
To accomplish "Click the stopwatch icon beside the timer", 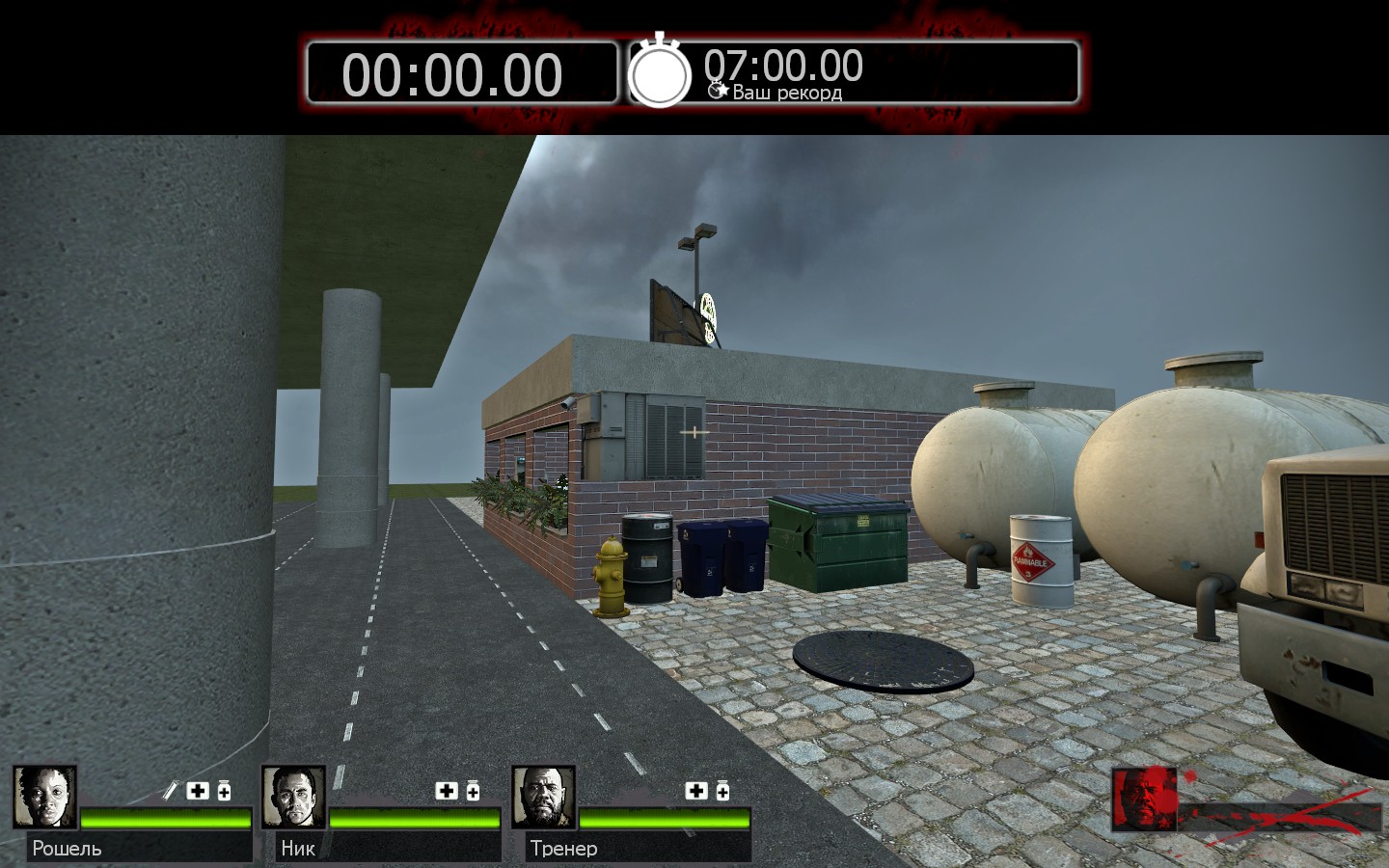I will [x=660, y=72].
